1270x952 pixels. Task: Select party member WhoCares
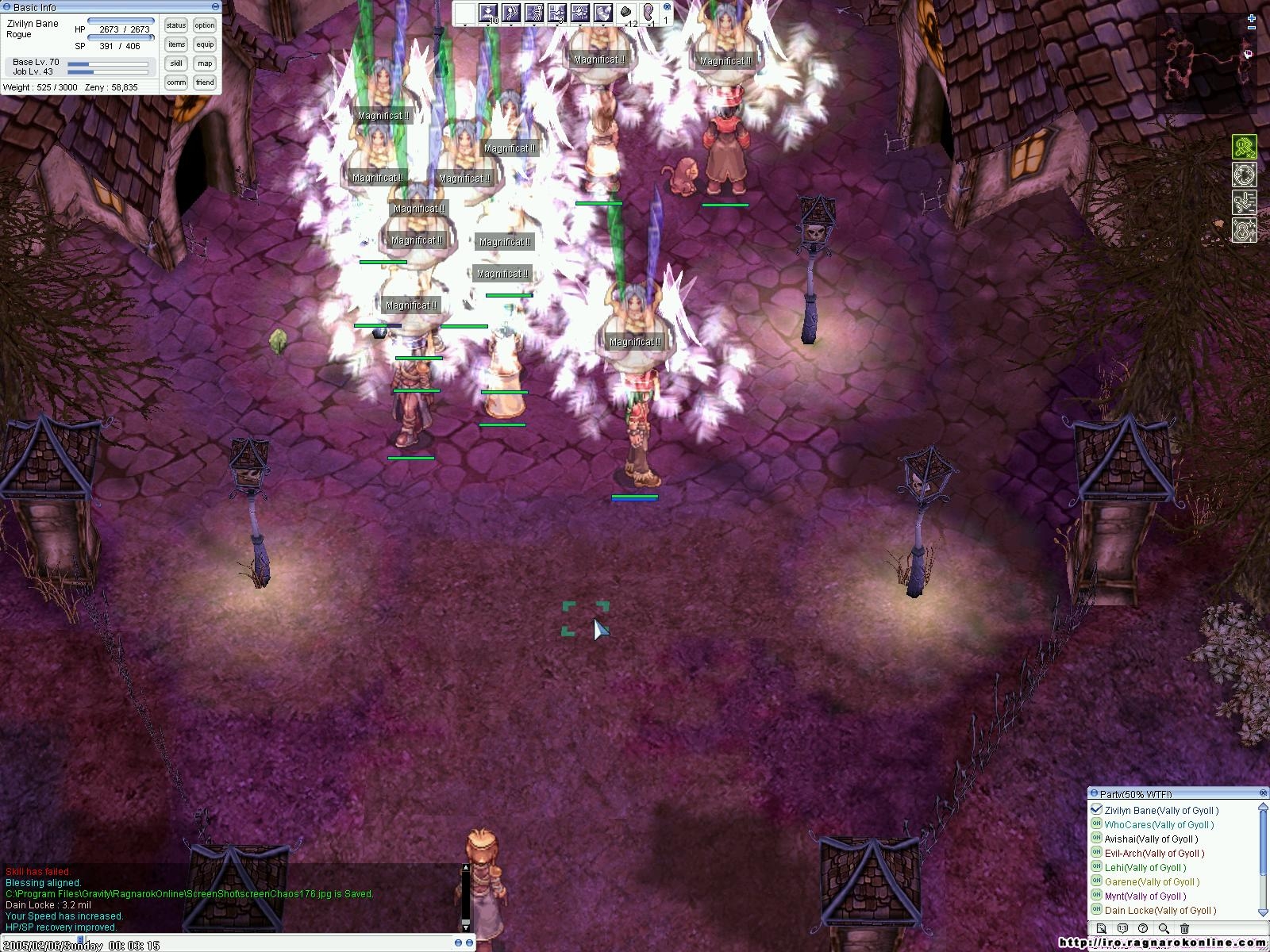pos(1158,825)
